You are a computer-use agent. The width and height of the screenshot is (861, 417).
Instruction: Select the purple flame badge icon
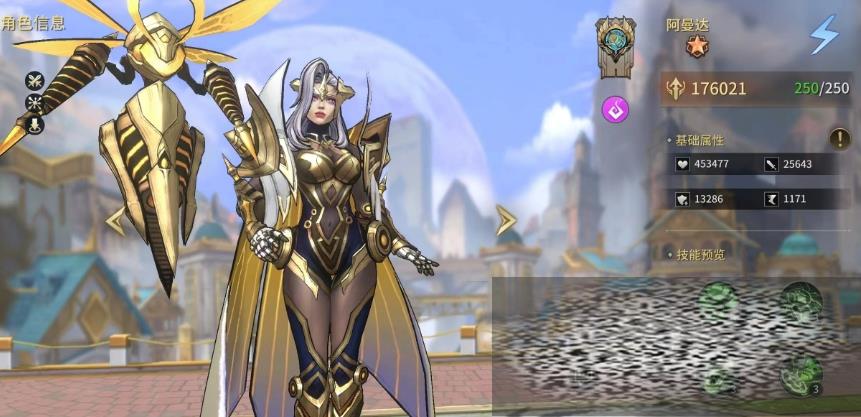(x=614, y=108)
